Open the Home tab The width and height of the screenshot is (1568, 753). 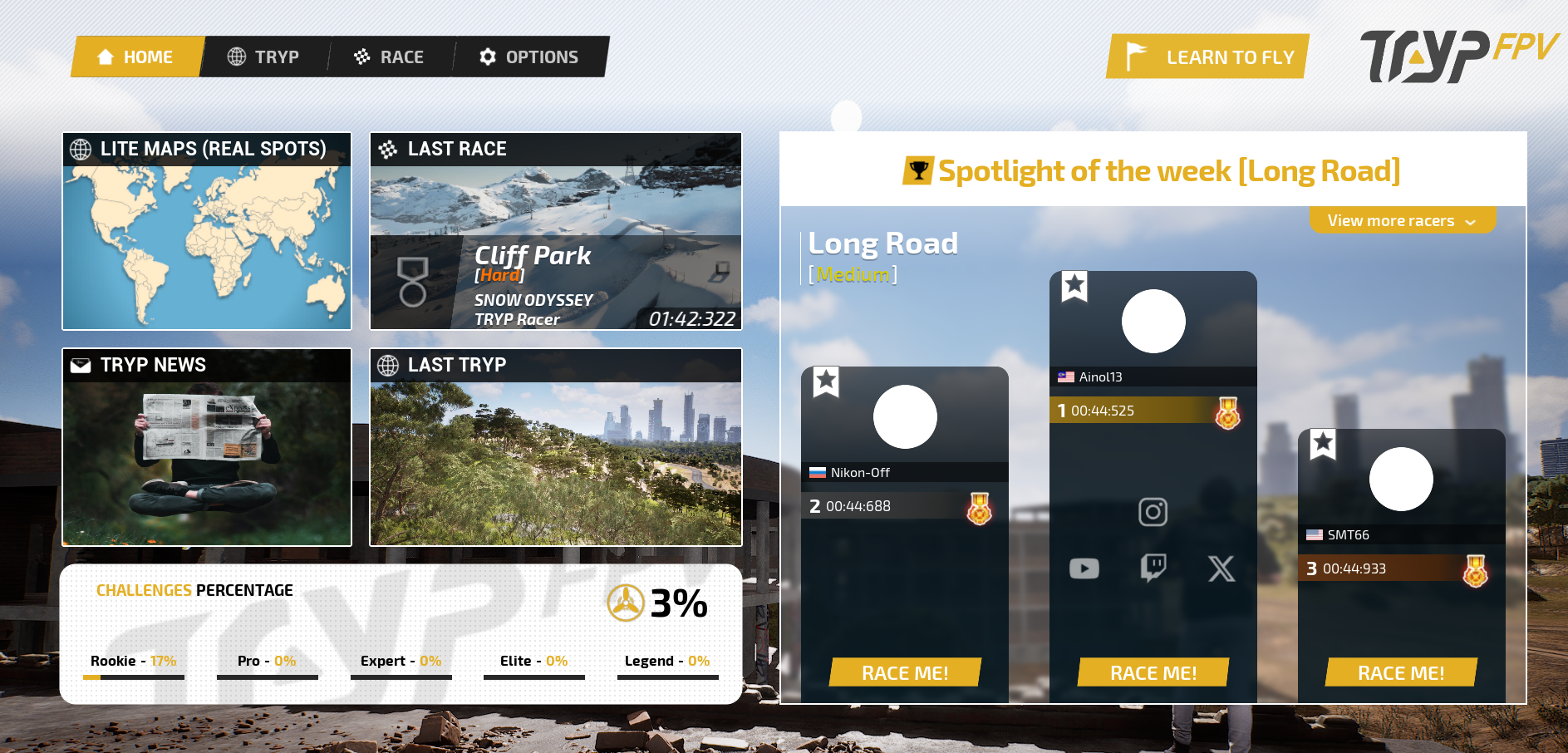click(136, 57)
